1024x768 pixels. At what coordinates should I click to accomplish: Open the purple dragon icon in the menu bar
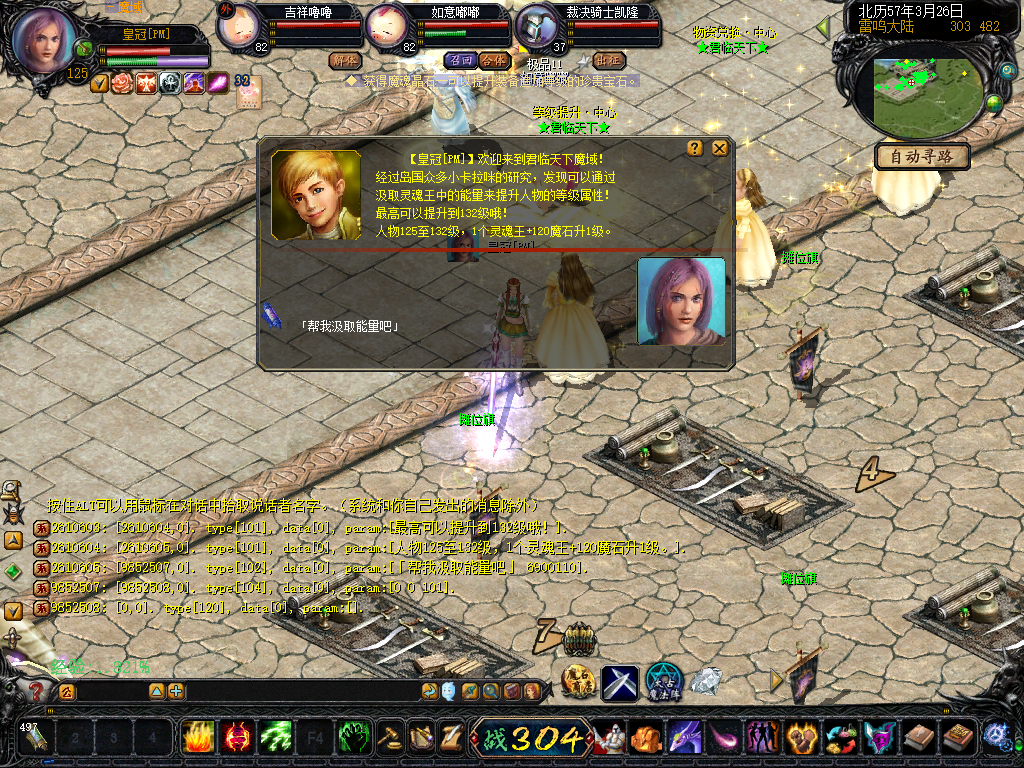click(x=685, y=738)
